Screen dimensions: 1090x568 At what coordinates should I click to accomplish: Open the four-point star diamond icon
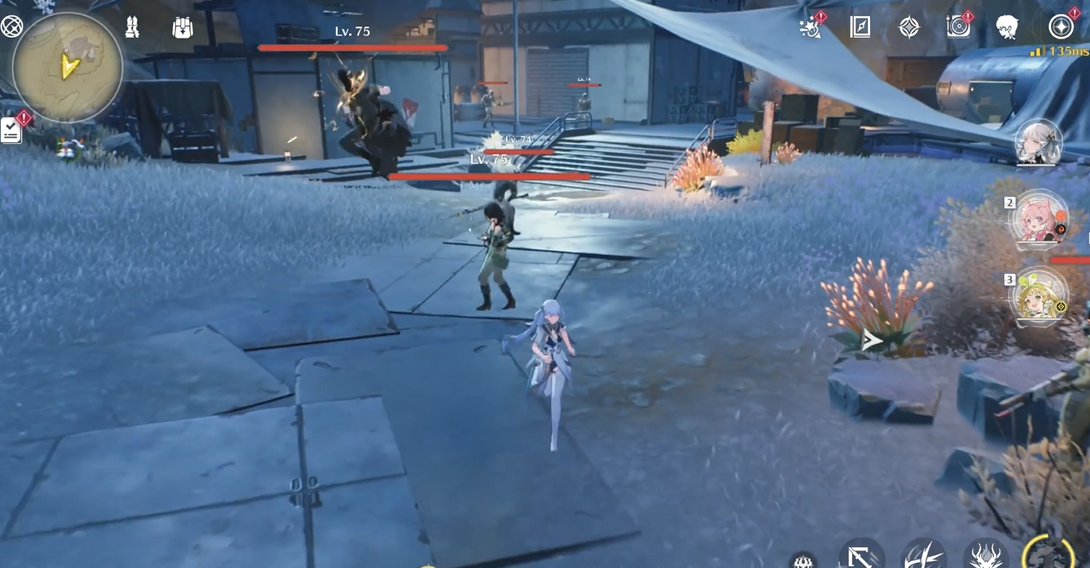(x=909, y=27)
